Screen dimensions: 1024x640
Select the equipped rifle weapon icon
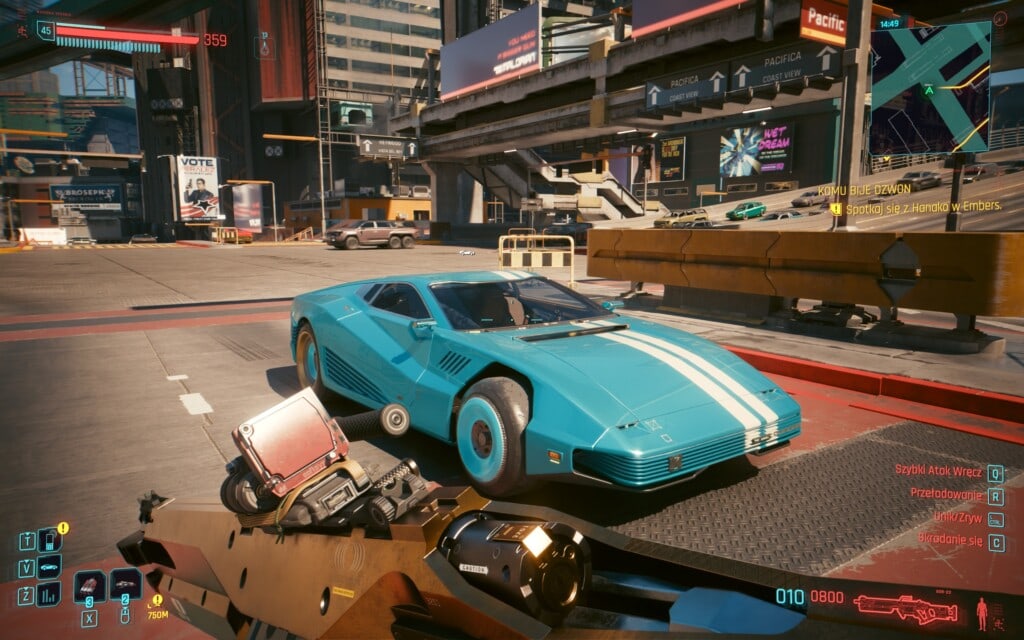[x=907, y=607]
